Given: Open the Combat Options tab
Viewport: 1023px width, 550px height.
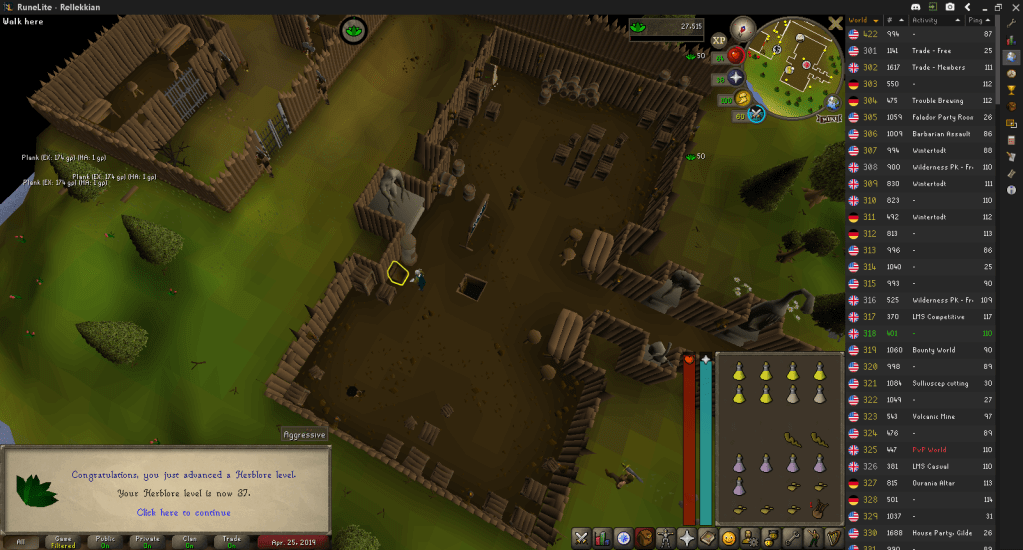Looking at the screenshot, I should click(x=580, y=538).
